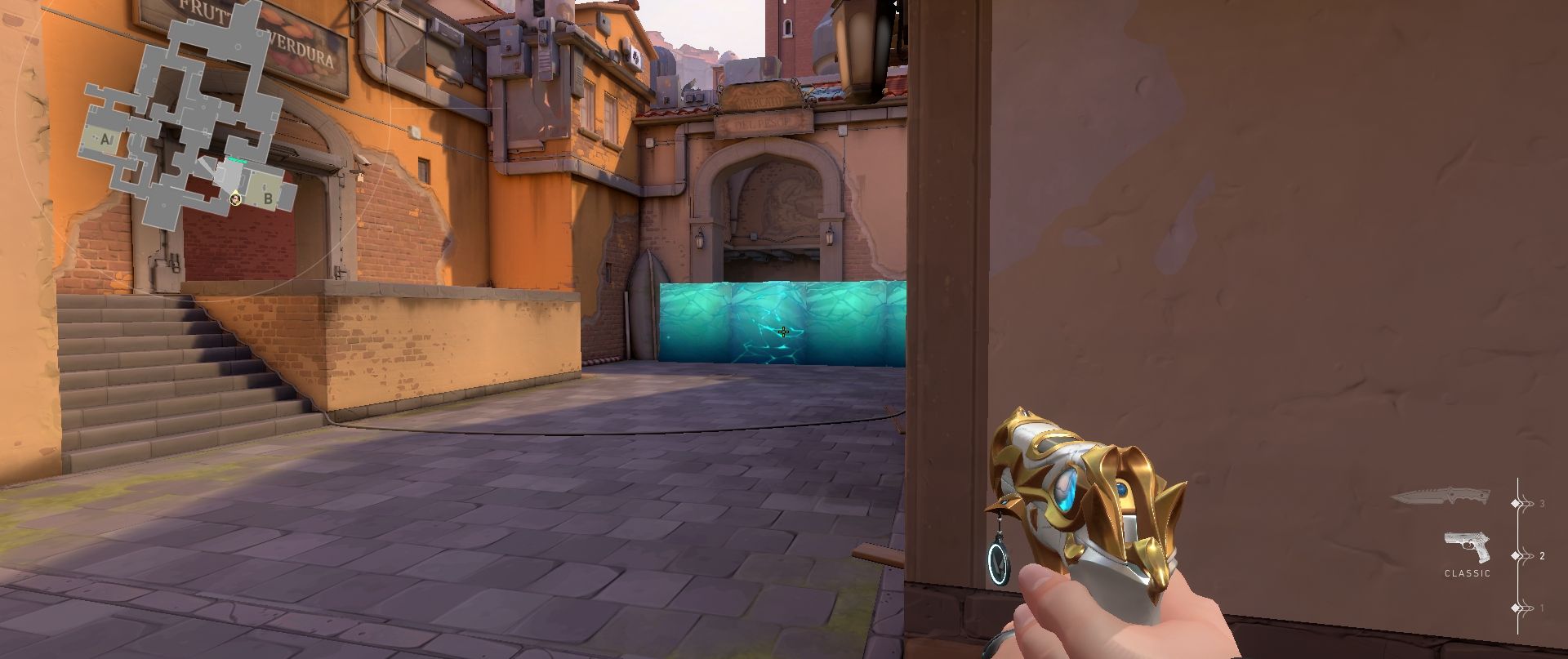Click the diamond marker beside slot 3

click(1515, 504)
